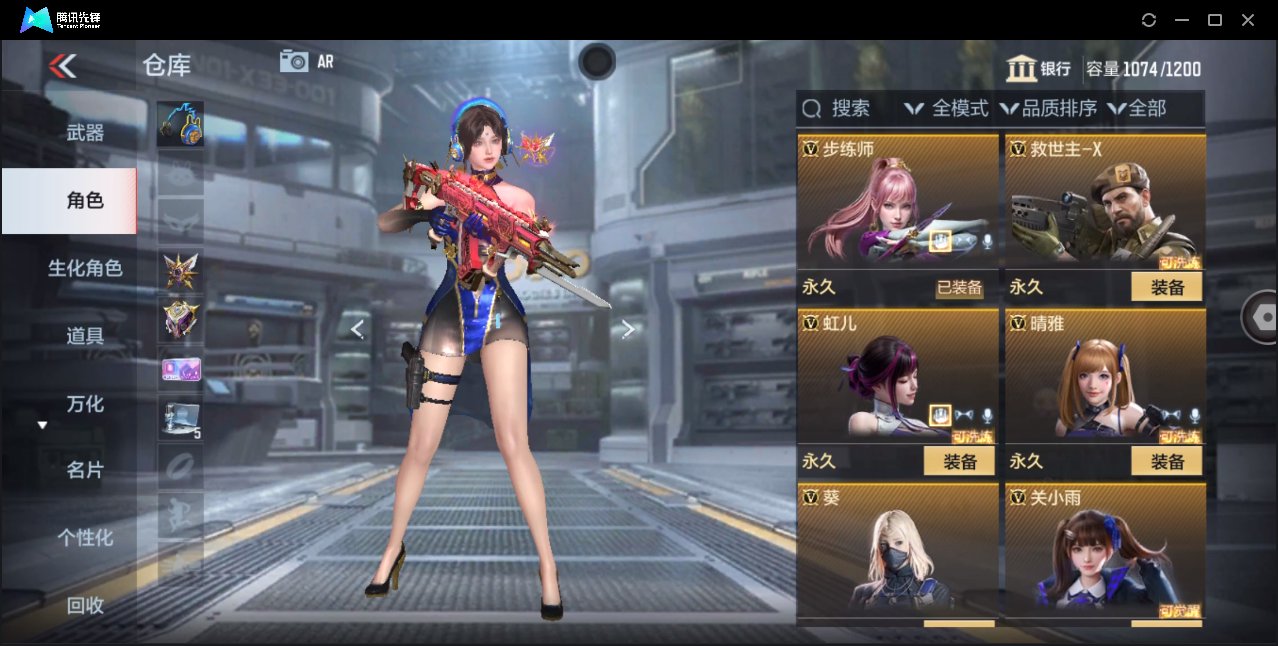Image resolution: width=1278 pixels, height=646 pixels.
Task: Open the 万化 category
Action: [85, 404]
